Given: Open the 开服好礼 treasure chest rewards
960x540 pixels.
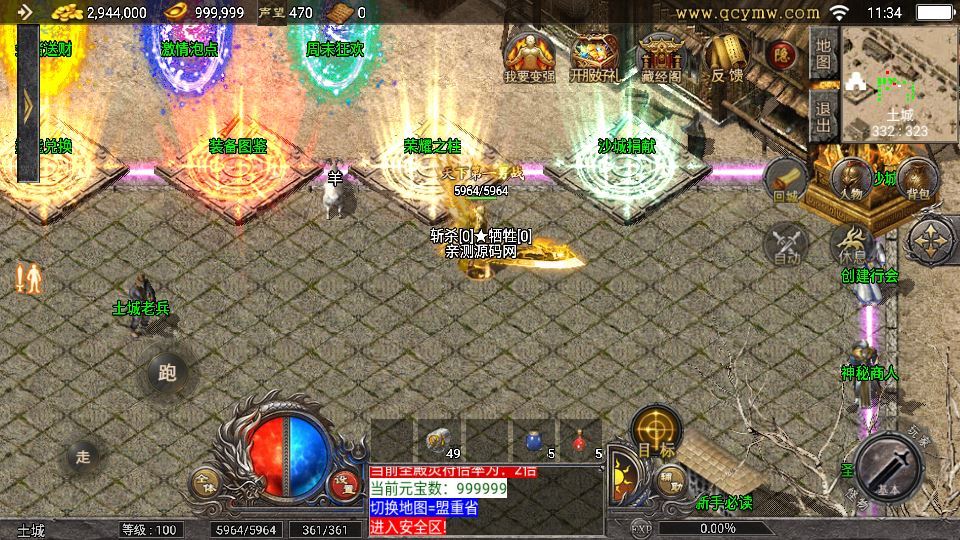Looking at the screenshot, I should (594, 56).
